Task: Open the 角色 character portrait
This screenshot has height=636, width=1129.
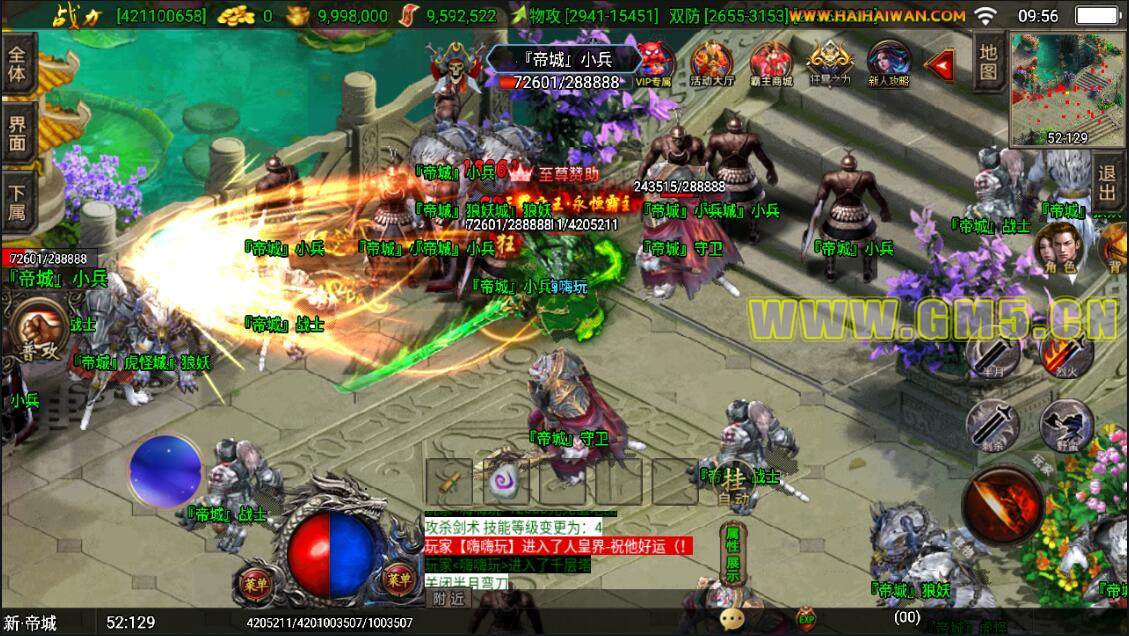Action: pyautogui.click(x=1054, y=246)
